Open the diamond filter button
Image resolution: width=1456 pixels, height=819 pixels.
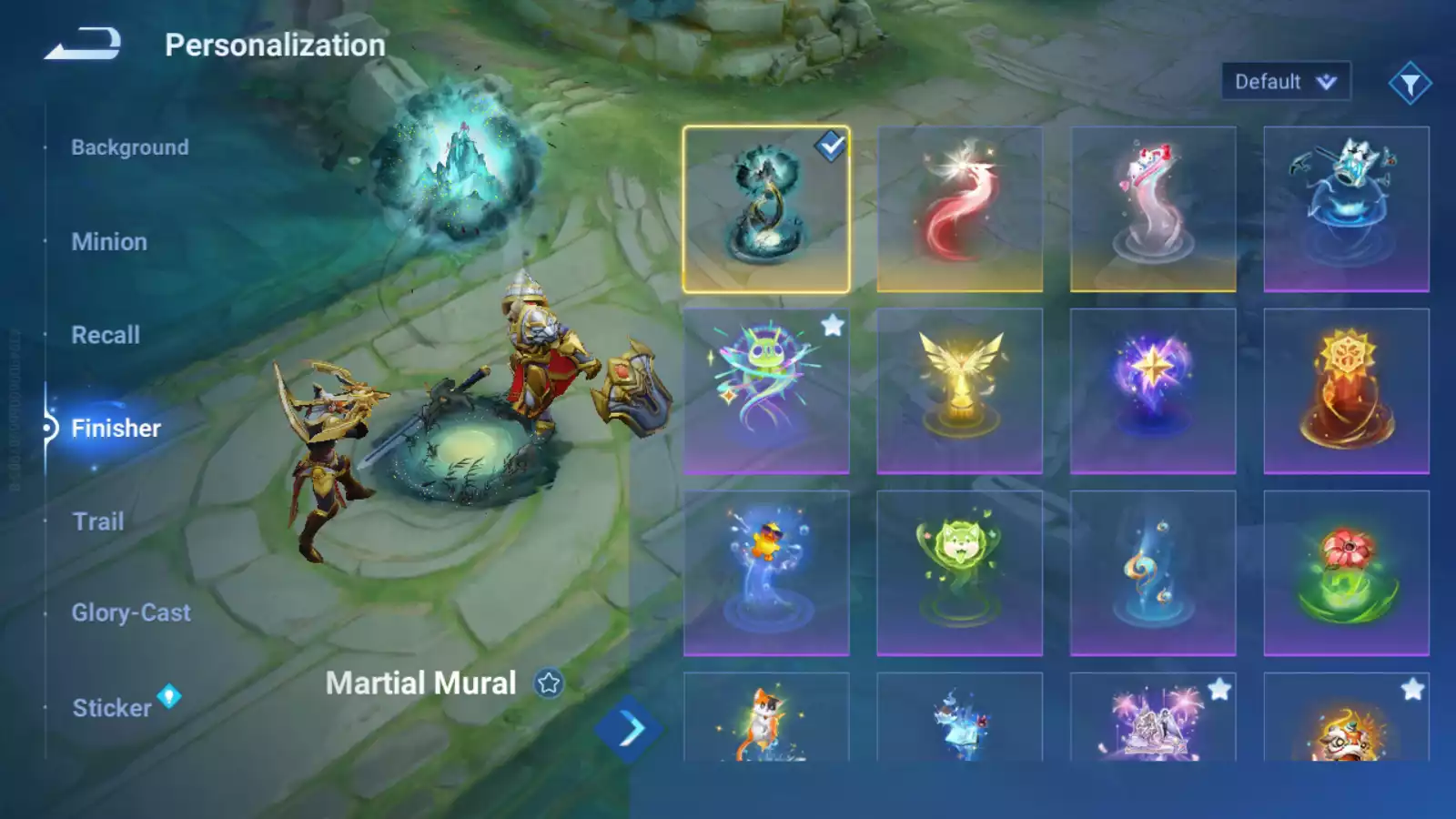tap(1410, 84)
